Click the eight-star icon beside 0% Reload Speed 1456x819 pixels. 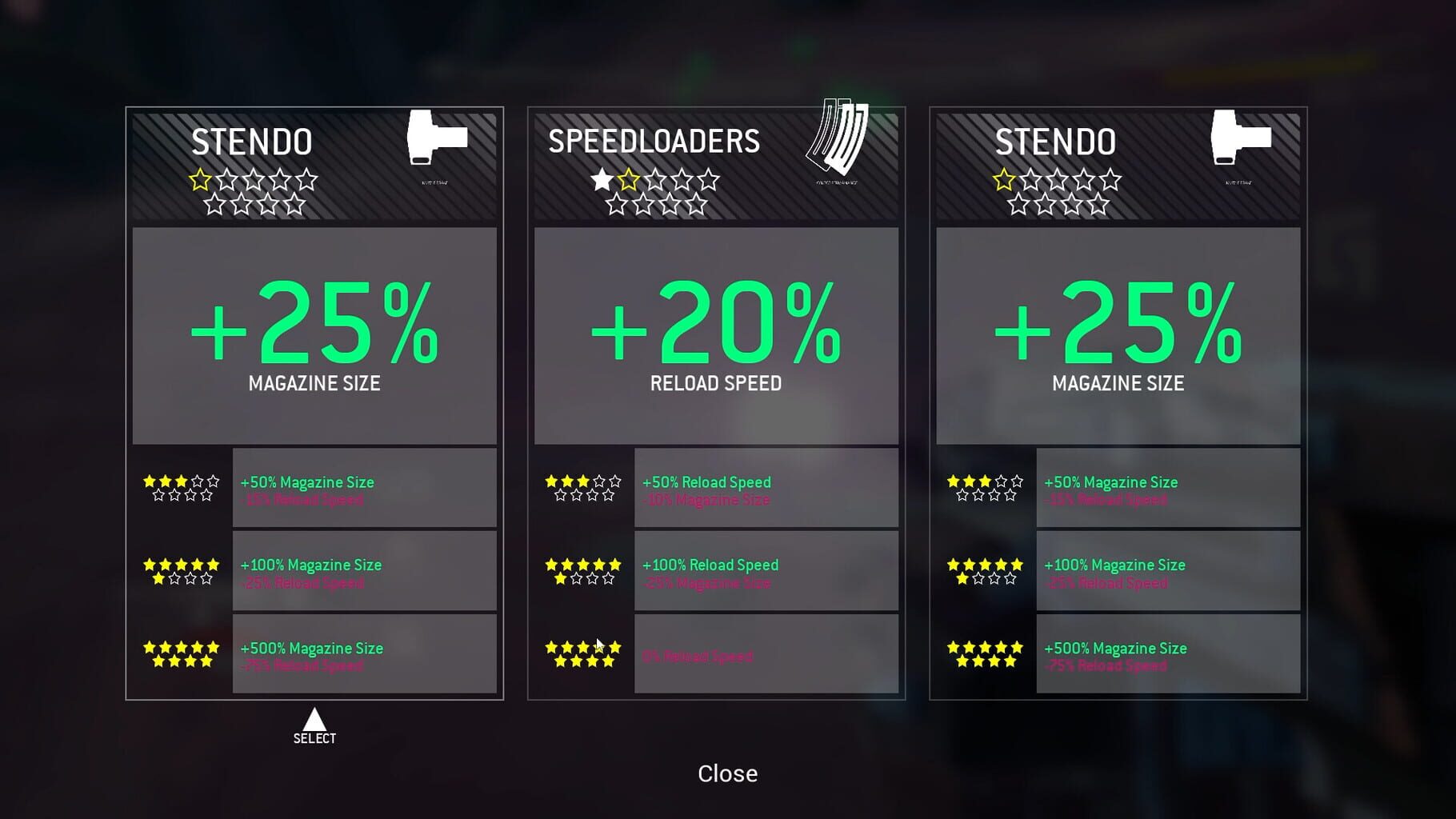[x=582, y=653]
